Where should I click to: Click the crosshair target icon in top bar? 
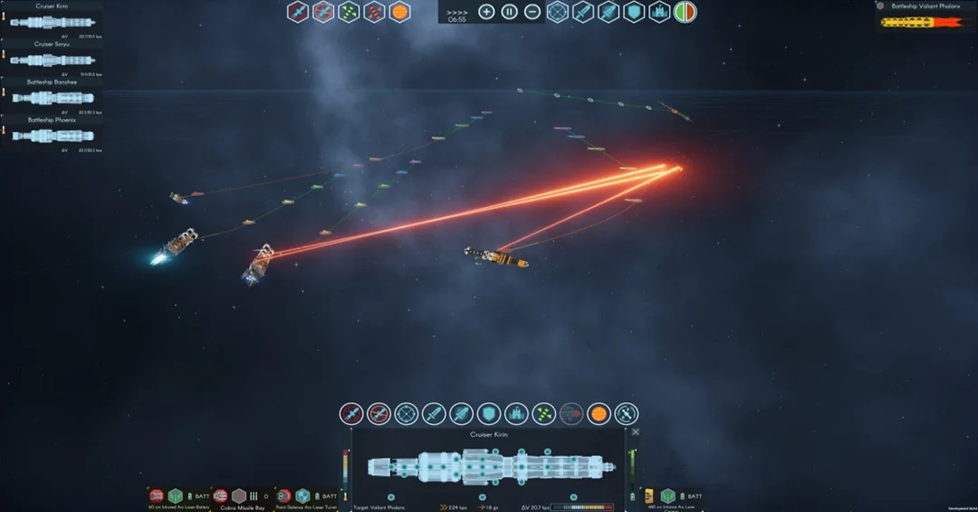558,12
